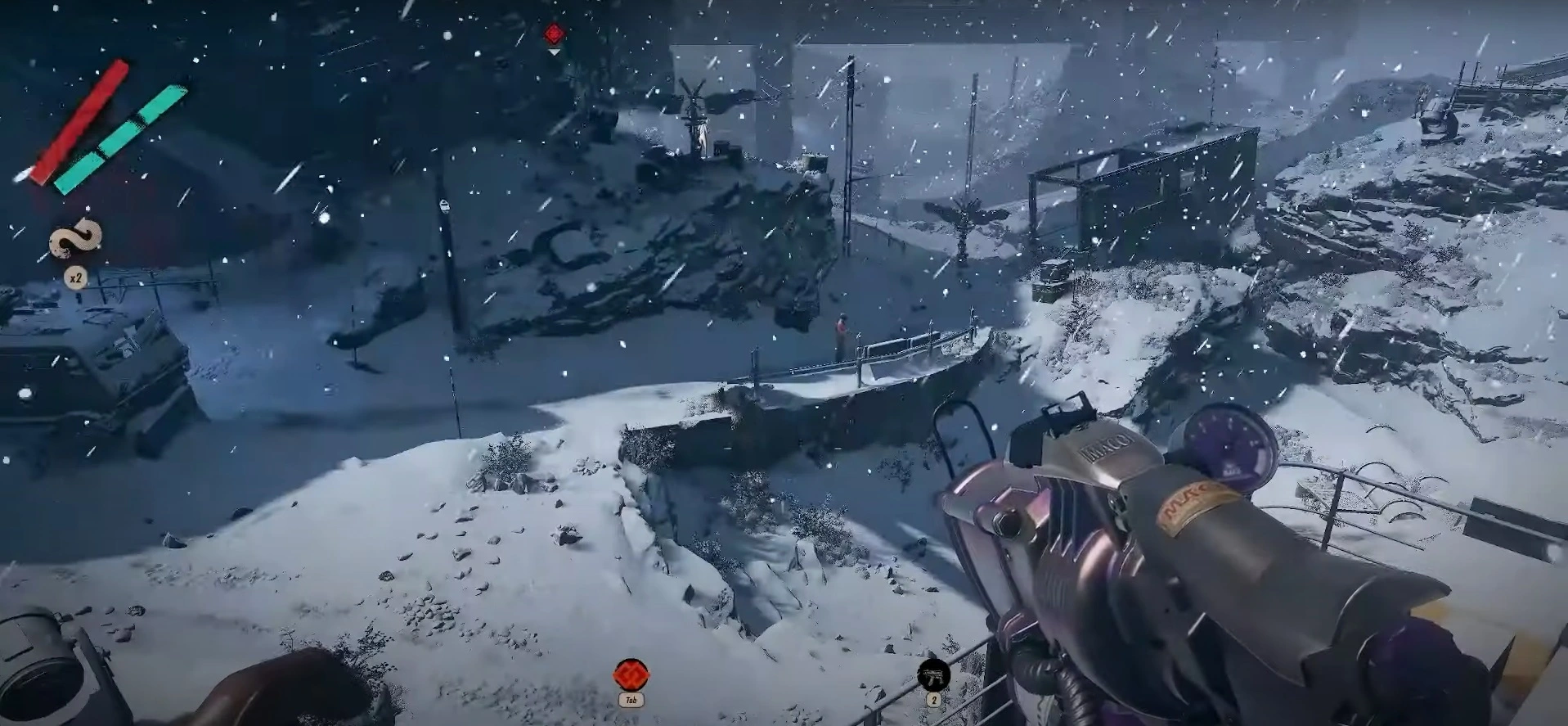Open the red objectives icon above Tab
This screenshot has width=1568, height=726.
631,675
